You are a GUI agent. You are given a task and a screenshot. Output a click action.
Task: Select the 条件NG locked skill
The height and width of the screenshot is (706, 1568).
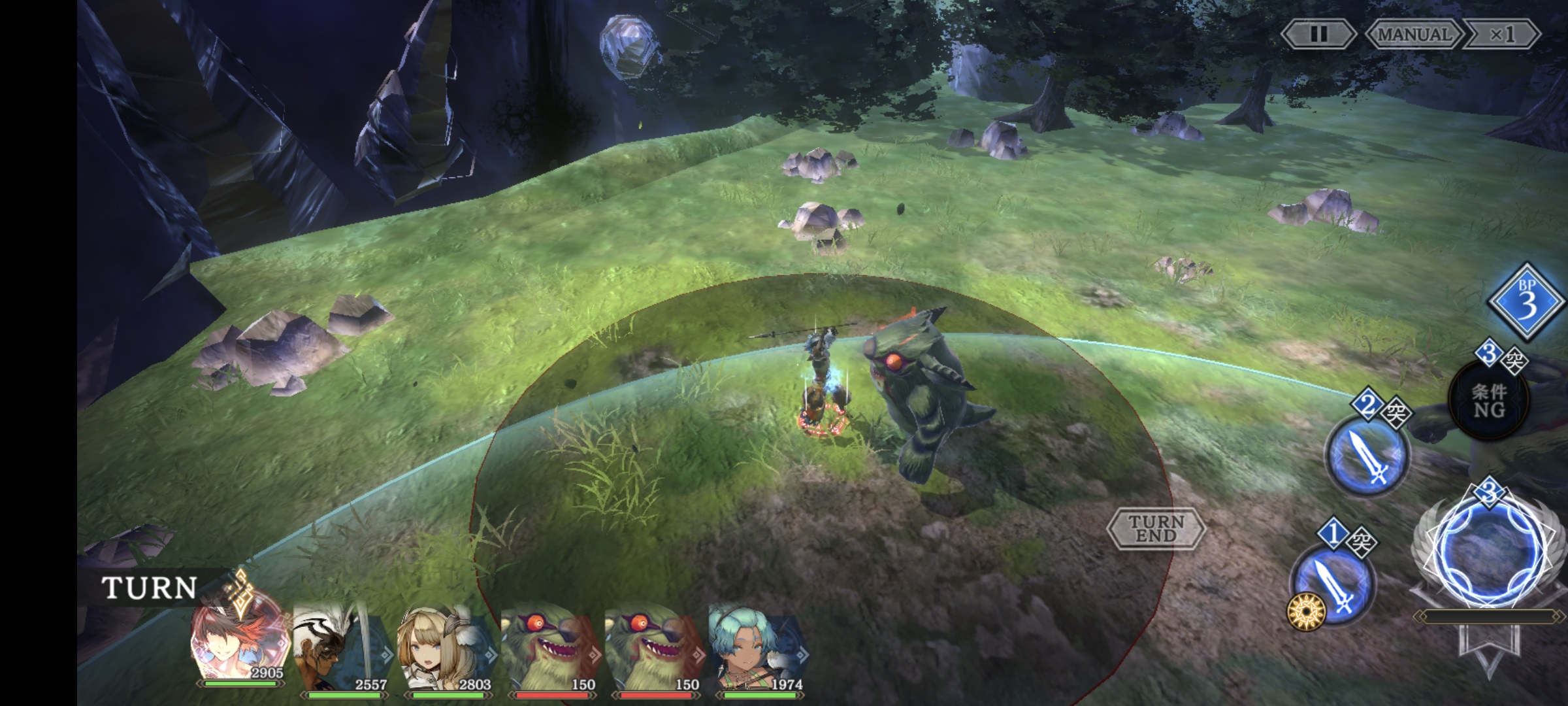[x=1489, y=401]
